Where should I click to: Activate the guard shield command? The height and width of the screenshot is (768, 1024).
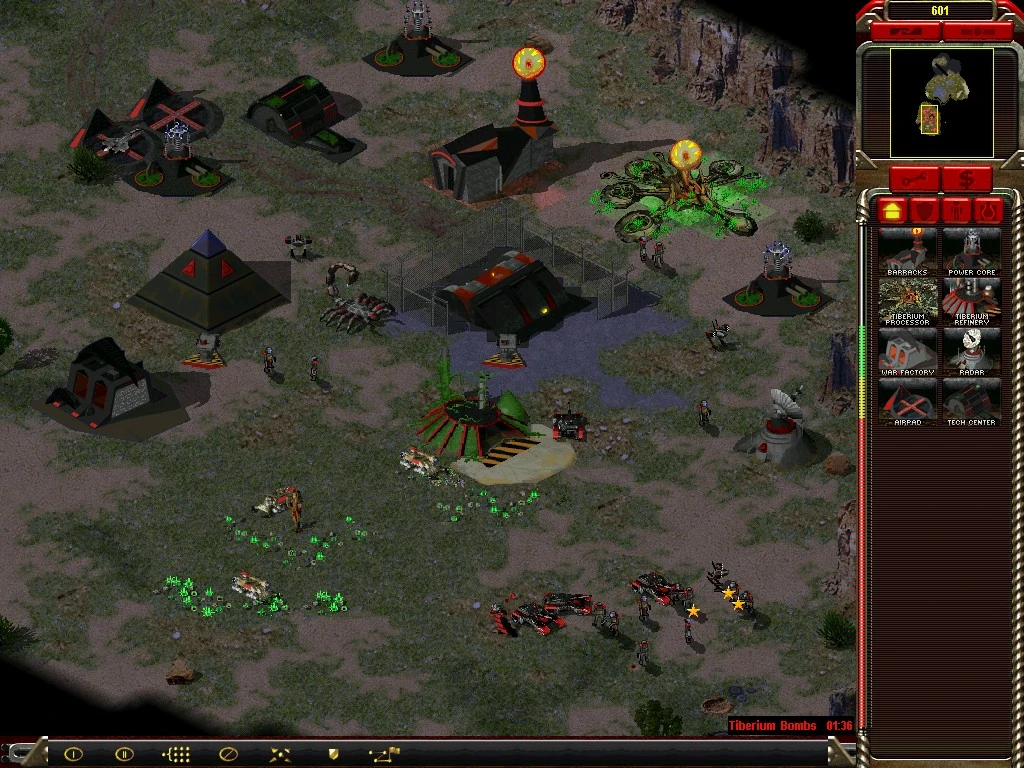332,754
